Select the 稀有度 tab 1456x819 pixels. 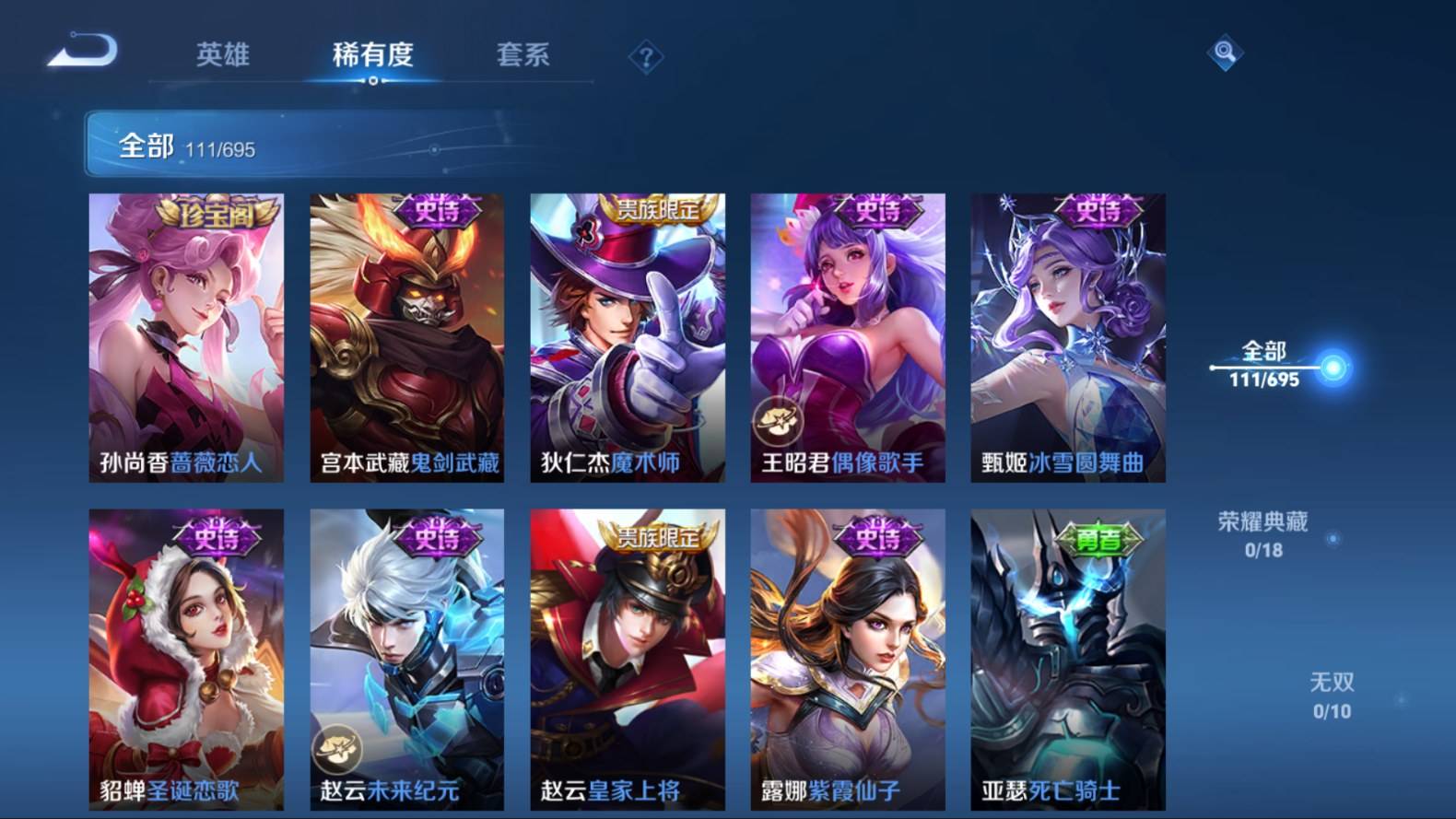point(372,55)
